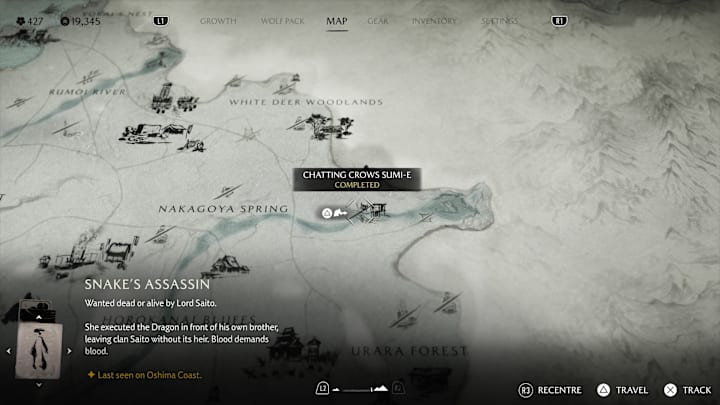Select the Snake's Assassin wanted poster card

(40, 351)
